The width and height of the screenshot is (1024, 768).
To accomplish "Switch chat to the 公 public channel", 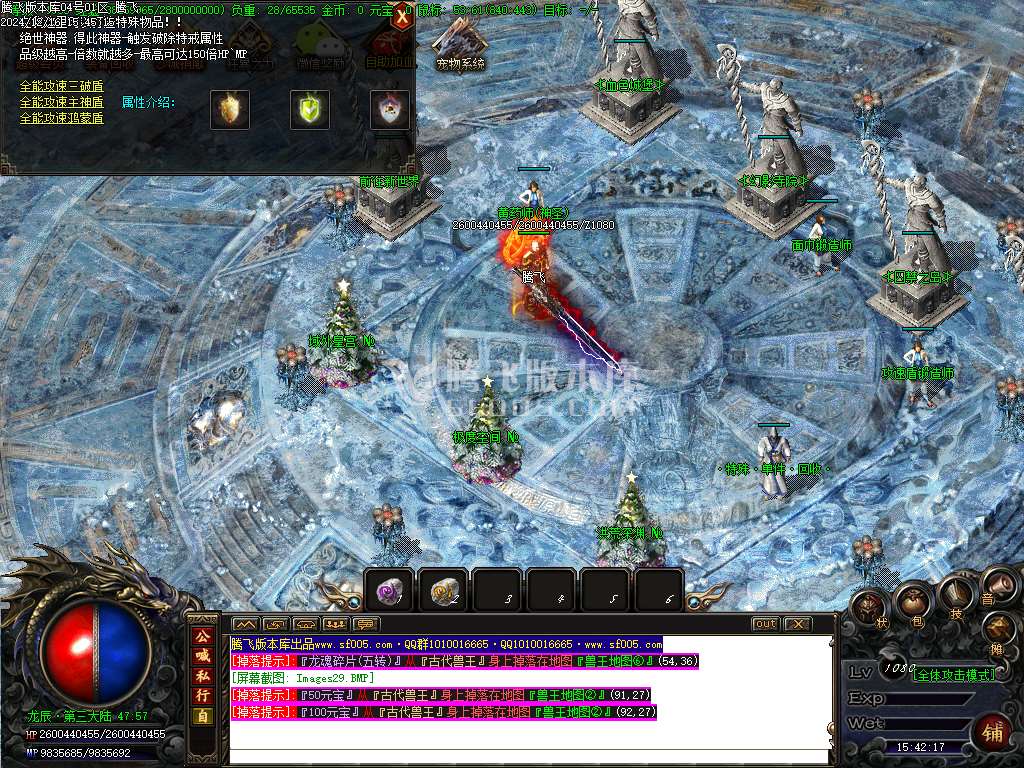I will [203, 637].
